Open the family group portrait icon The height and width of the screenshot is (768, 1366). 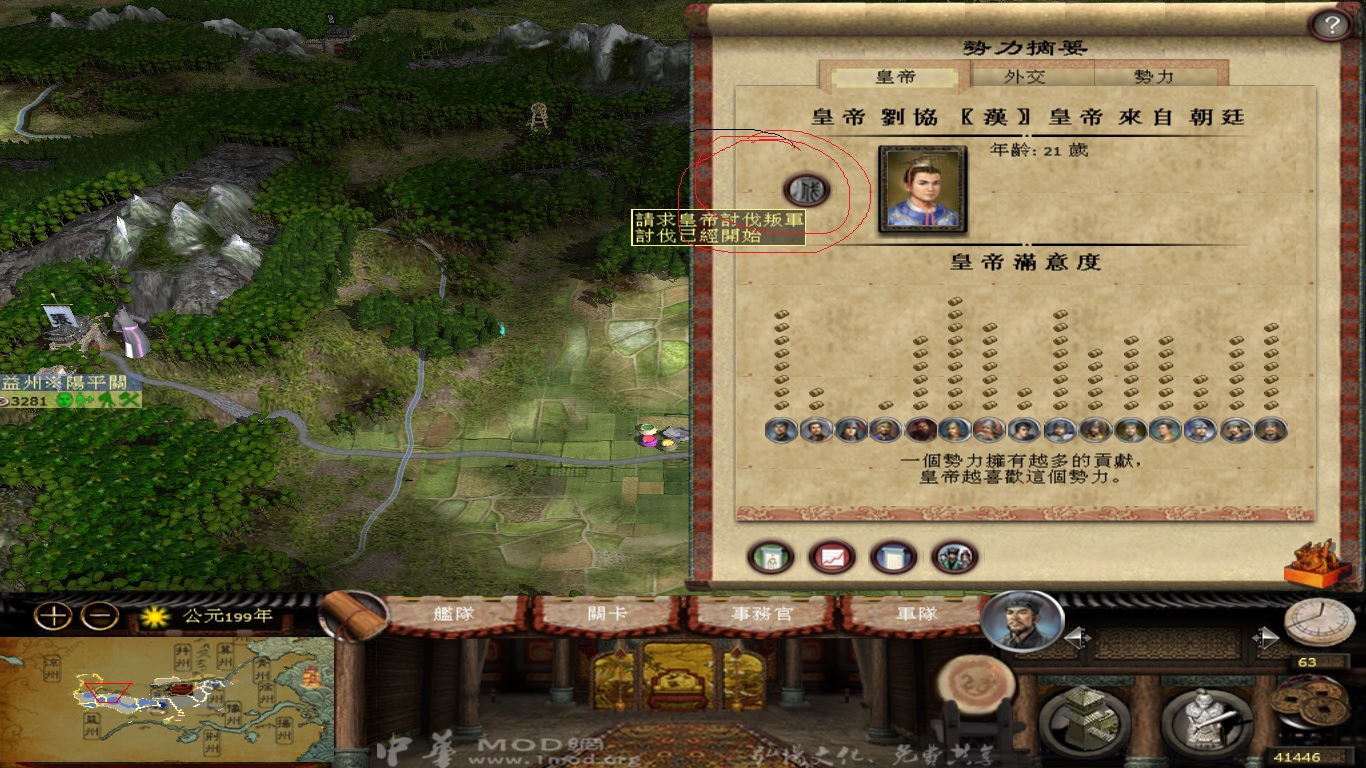pyautogui.click(x=954, y=558)
